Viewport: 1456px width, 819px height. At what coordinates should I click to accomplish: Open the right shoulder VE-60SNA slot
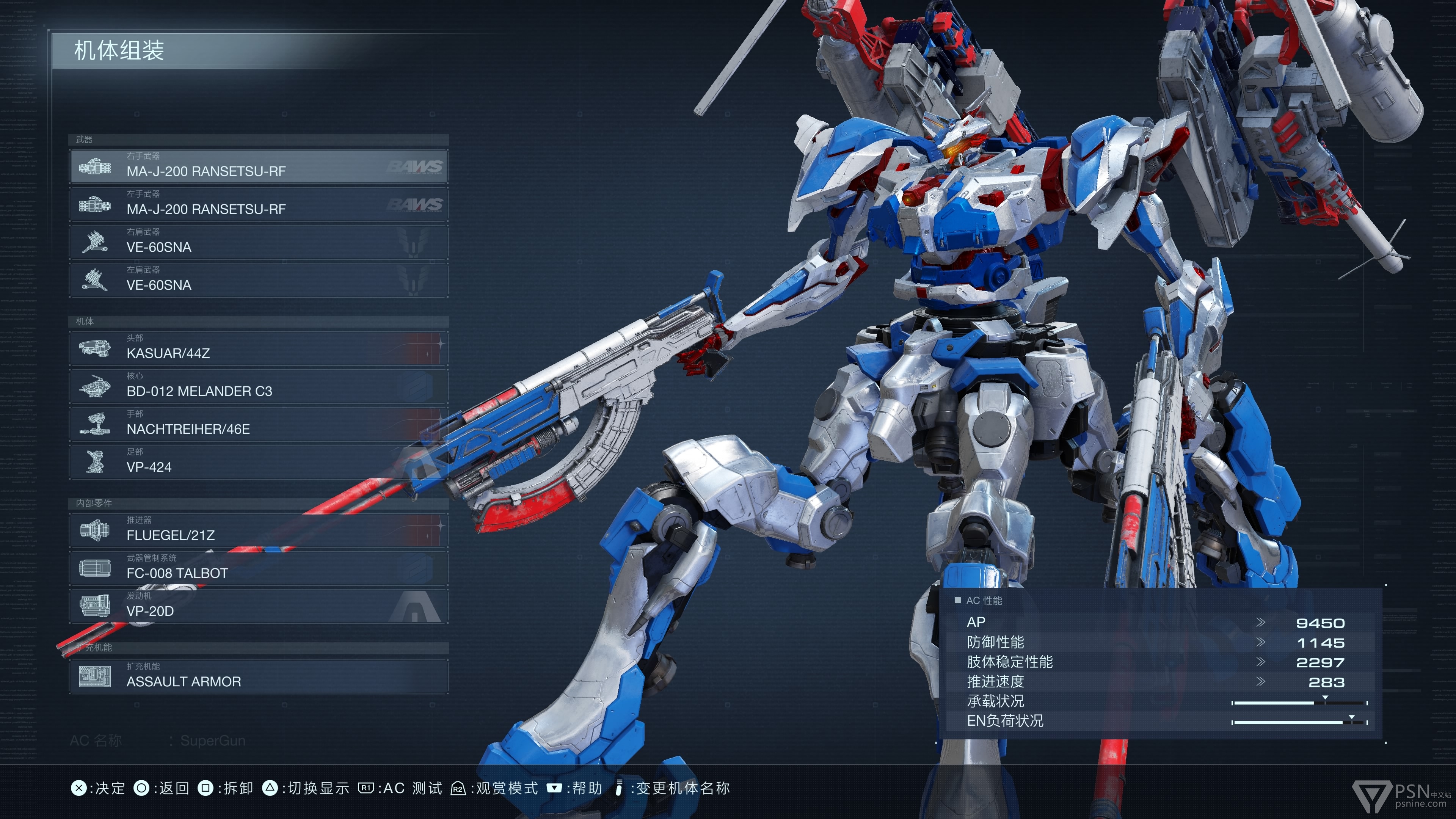[258, 242]
